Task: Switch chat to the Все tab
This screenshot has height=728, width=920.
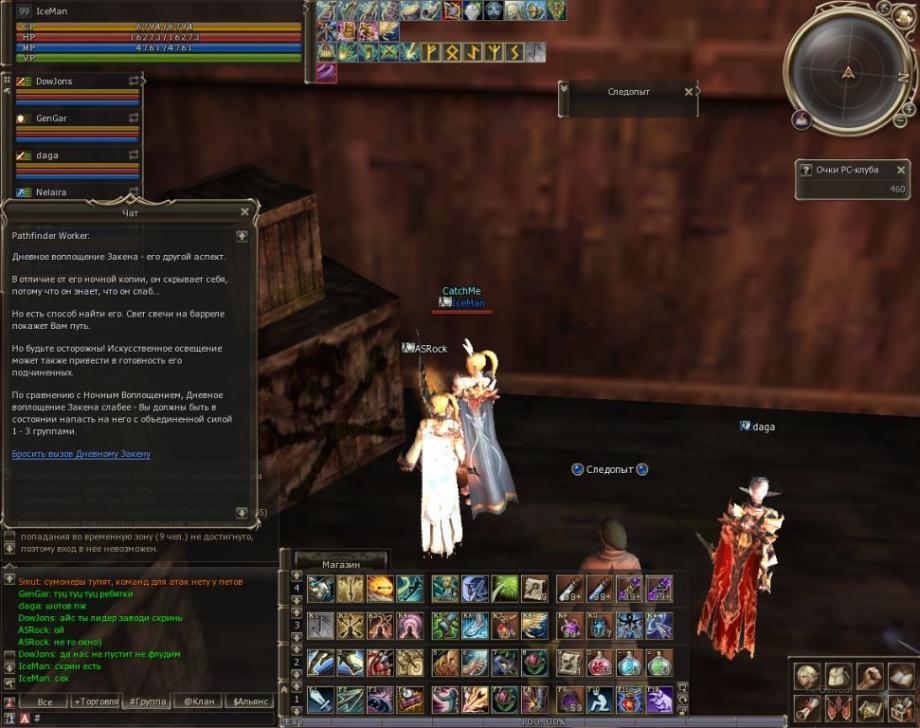Action: pyautogui.click(x=44, y=702)
